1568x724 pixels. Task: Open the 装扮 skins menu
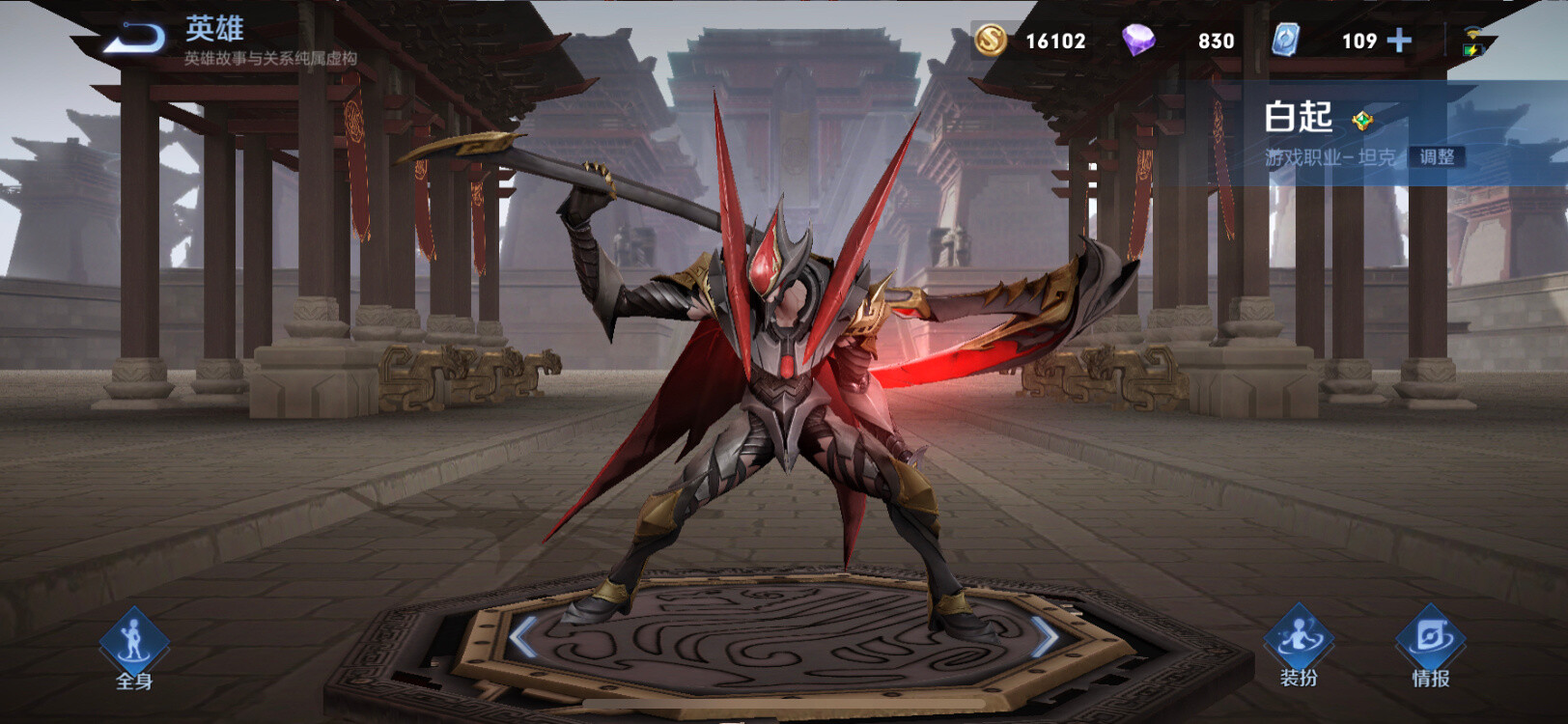1299,647
